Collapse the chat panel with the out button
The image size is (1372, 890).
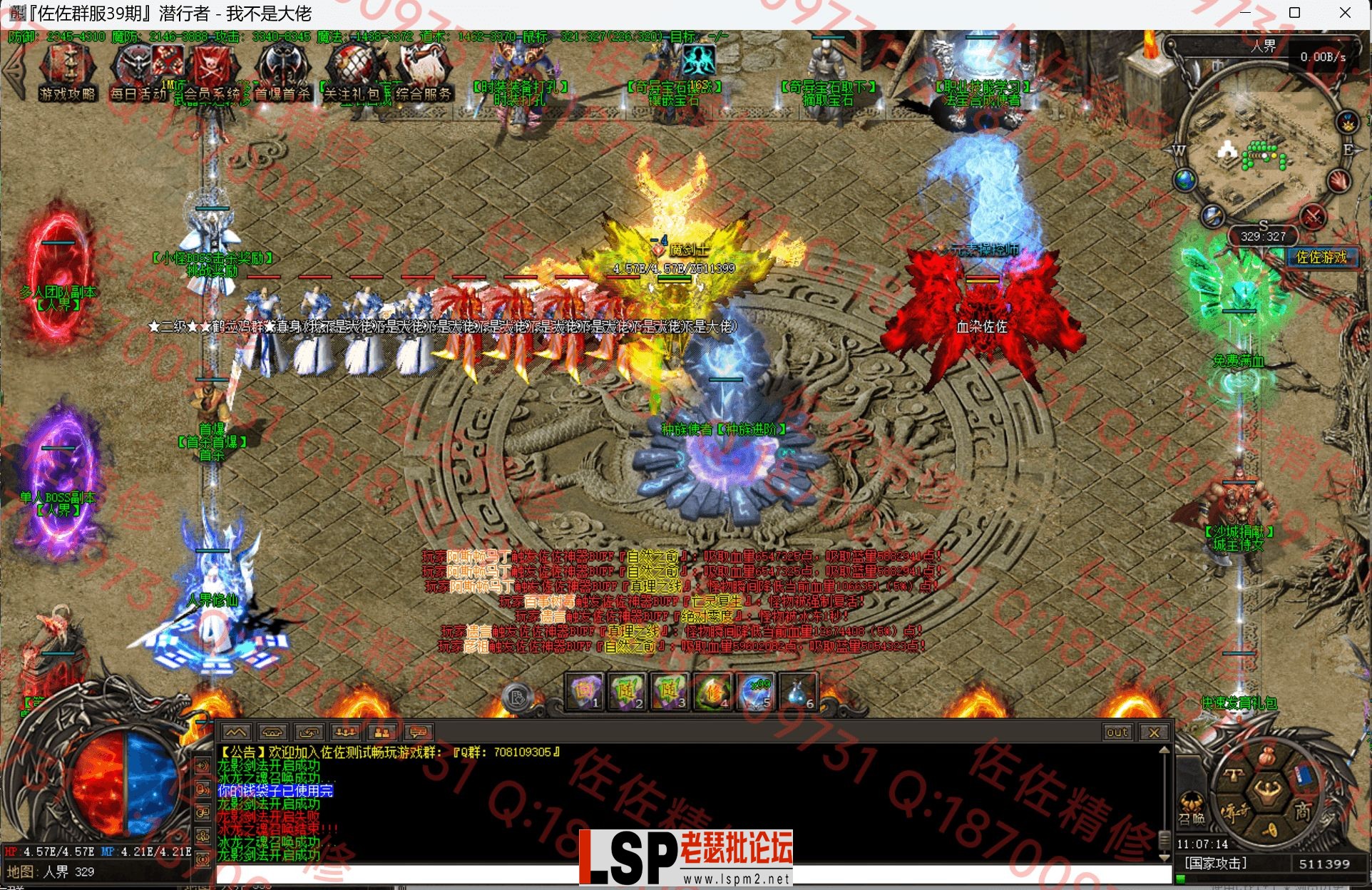(1117, 732)
